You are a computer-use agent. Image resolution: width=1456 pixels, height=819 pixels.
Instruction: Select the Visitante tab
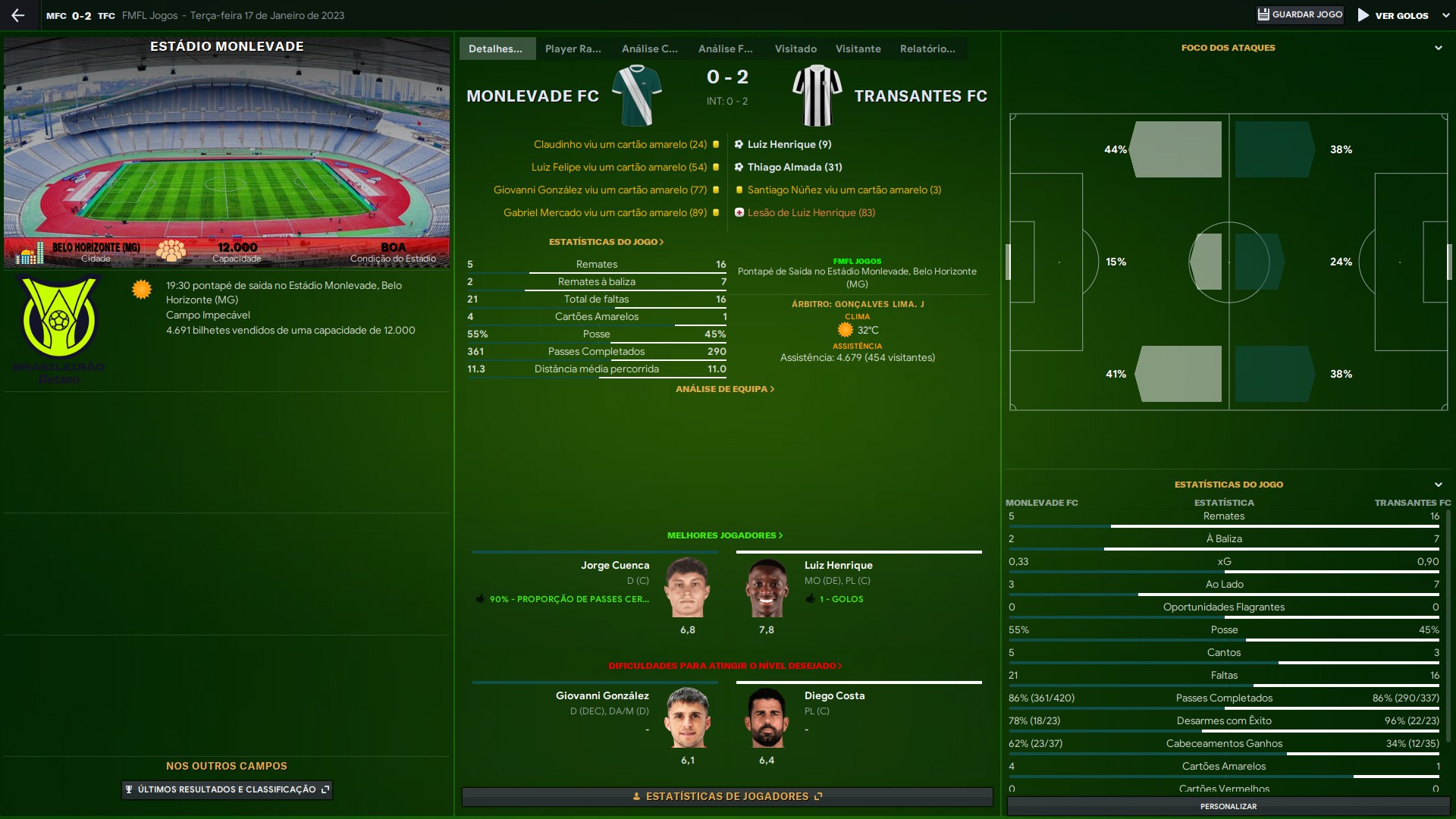(858, 49)
